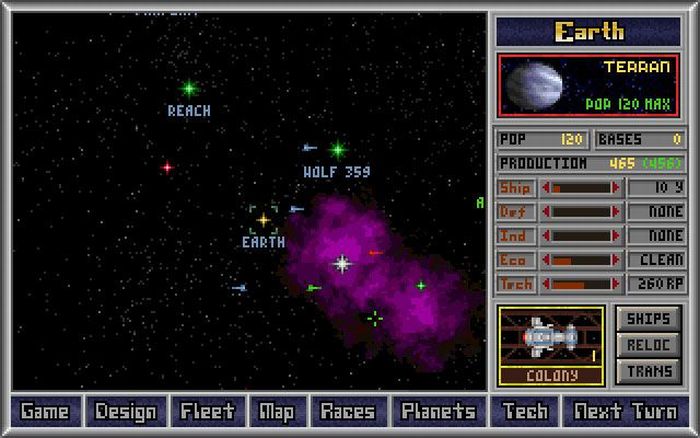Click the TRANS transport button
This screenshot has height=438, width=700.
click(649, 371)
